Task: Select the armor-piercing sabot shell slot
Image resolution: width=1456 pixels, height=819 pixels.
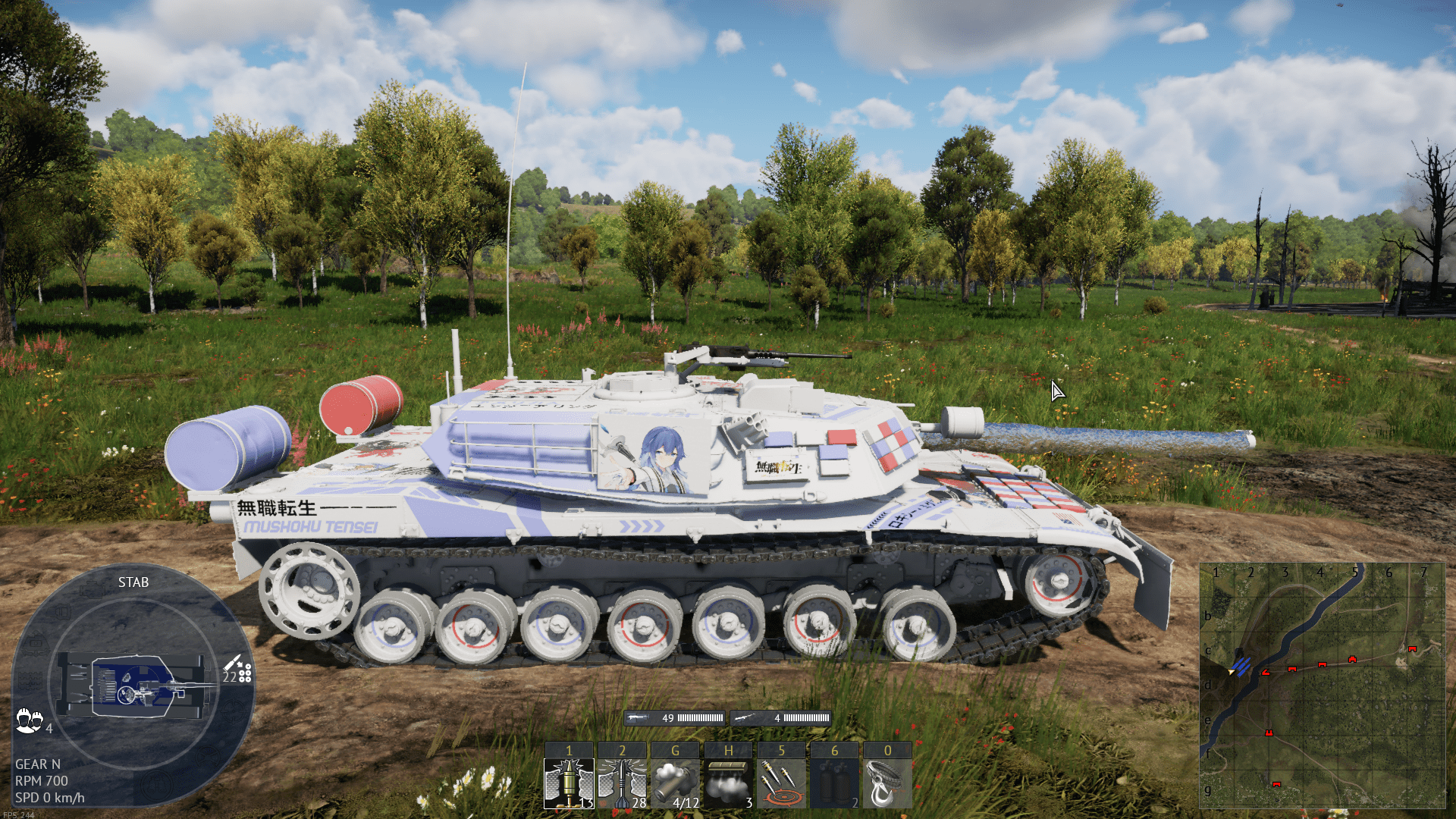Action: [x=569, y=783]
